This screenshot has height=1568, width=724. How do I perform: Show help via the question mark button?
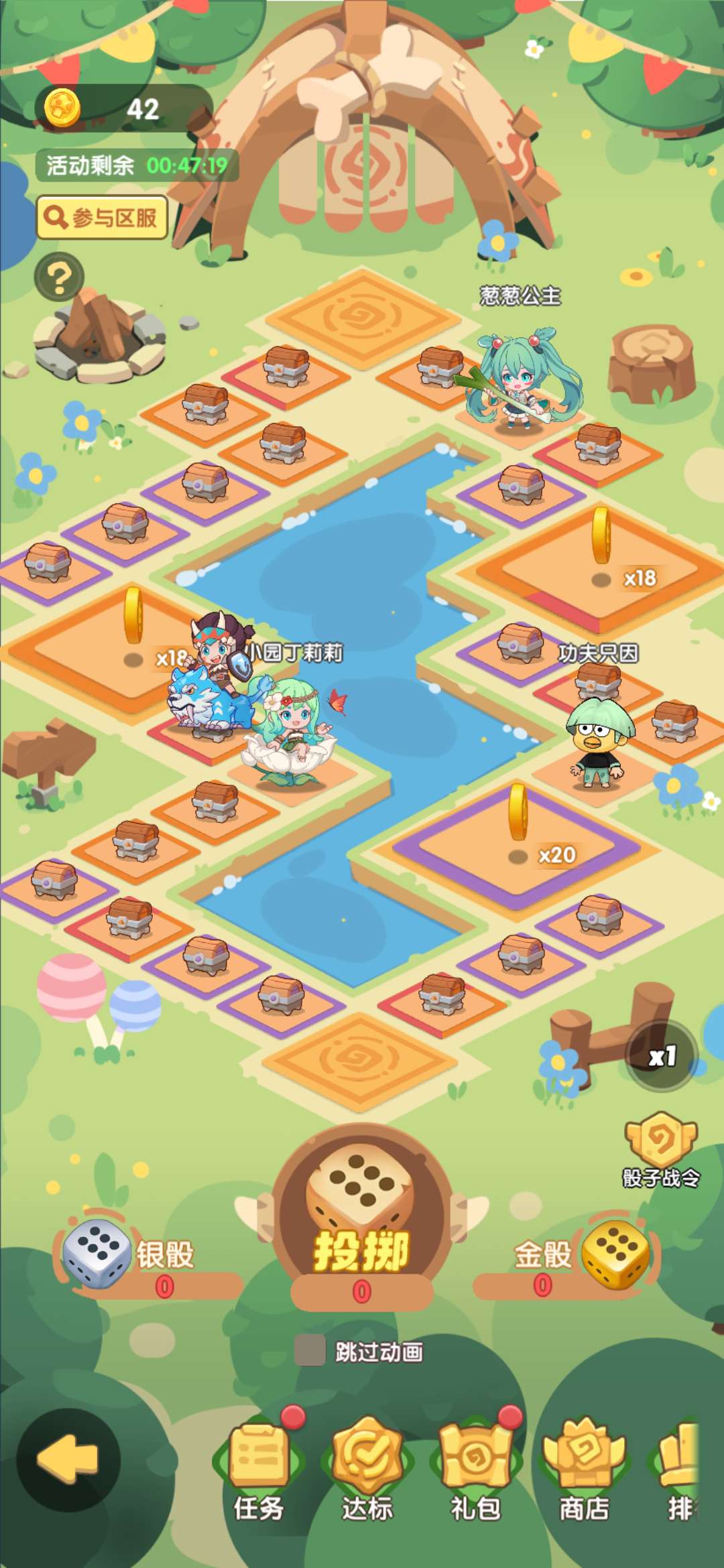click(59, 277)
